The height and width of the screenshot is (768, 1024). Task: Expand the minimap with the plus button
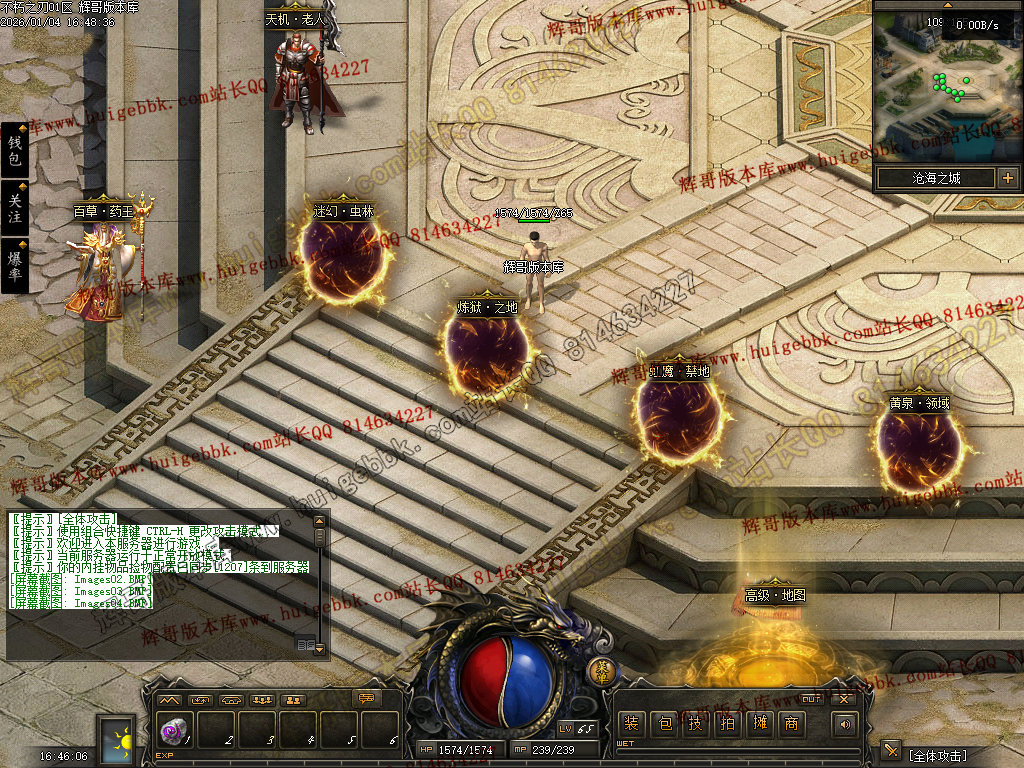1007,179
